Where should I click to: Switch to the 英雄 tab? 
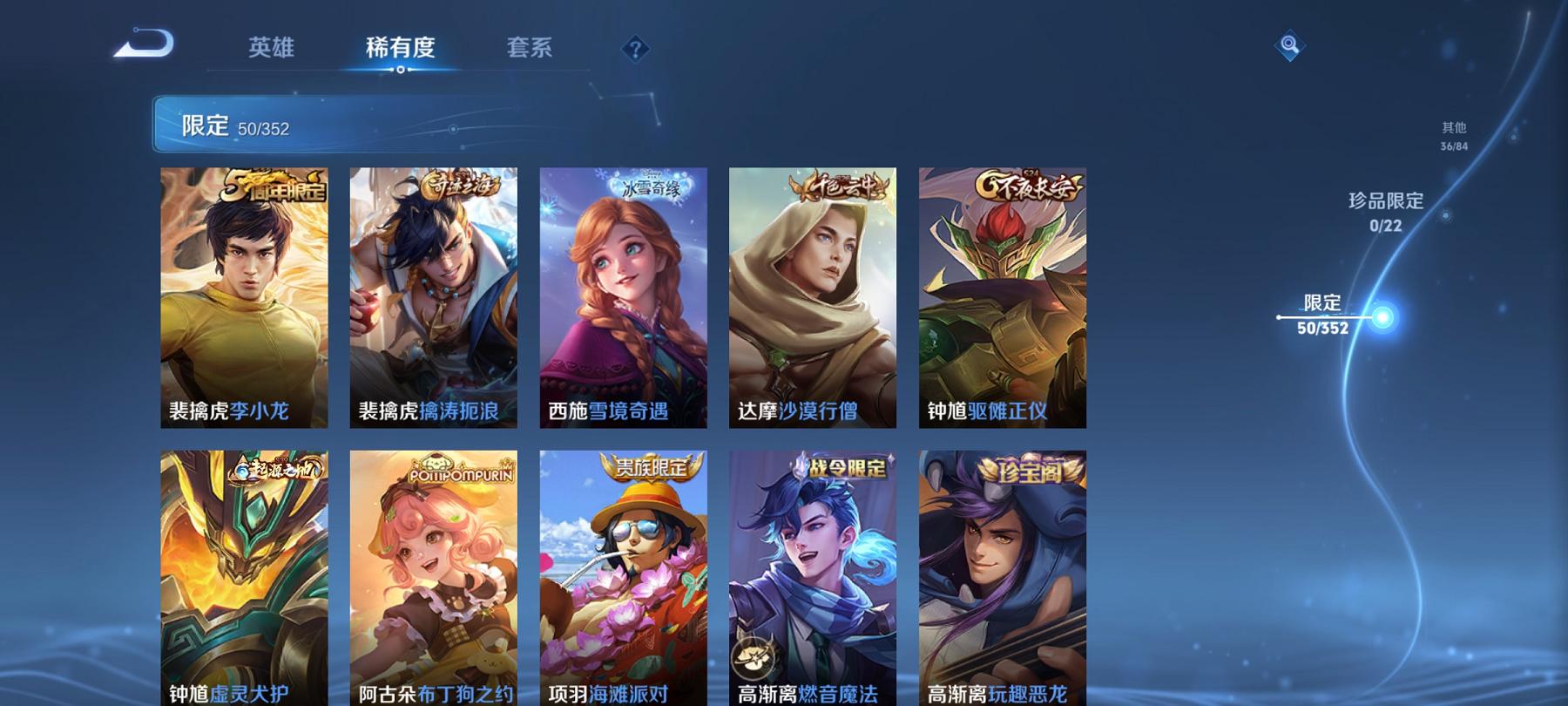272,48
